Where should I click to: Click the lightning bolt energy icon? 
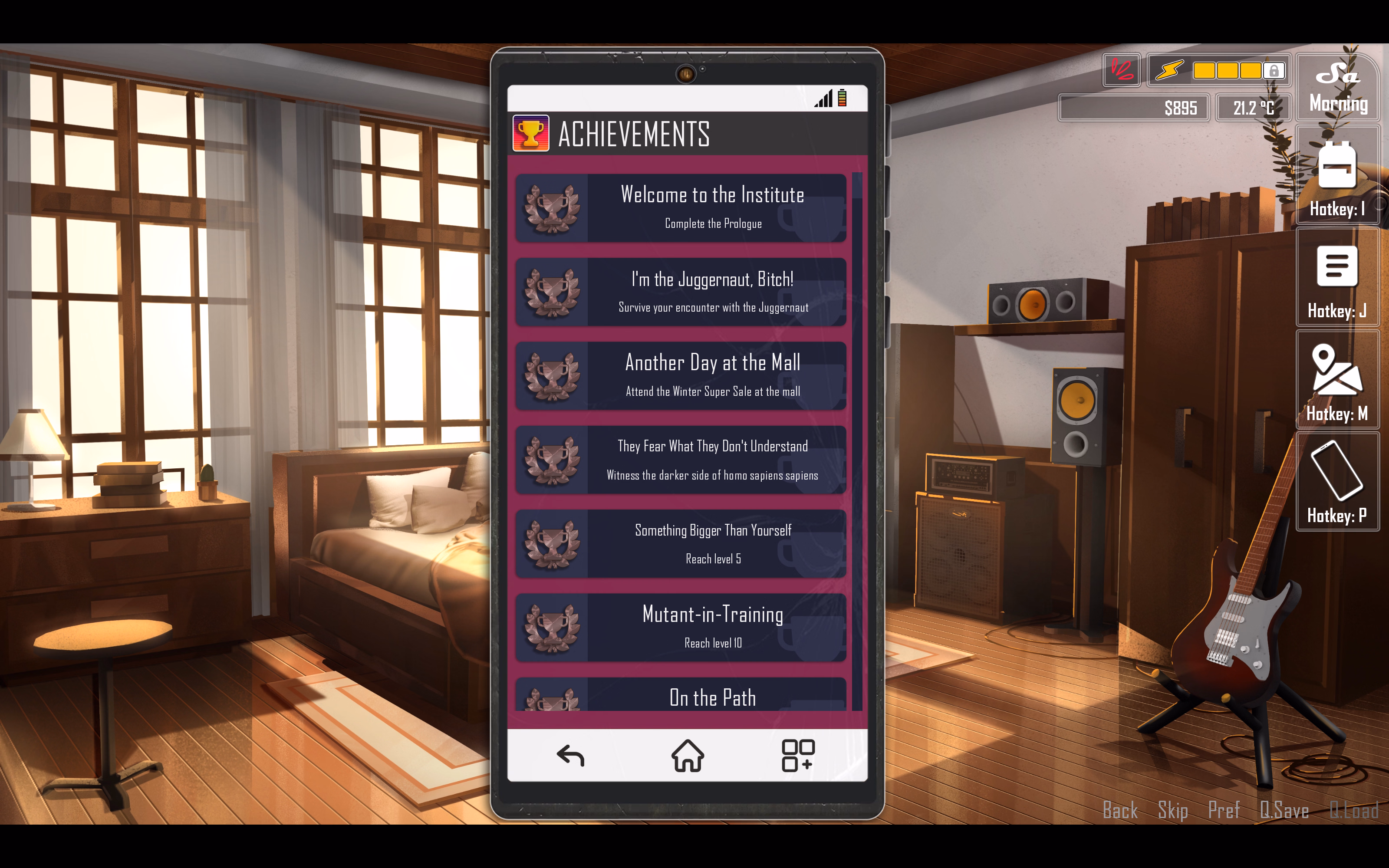(1169, 70)
